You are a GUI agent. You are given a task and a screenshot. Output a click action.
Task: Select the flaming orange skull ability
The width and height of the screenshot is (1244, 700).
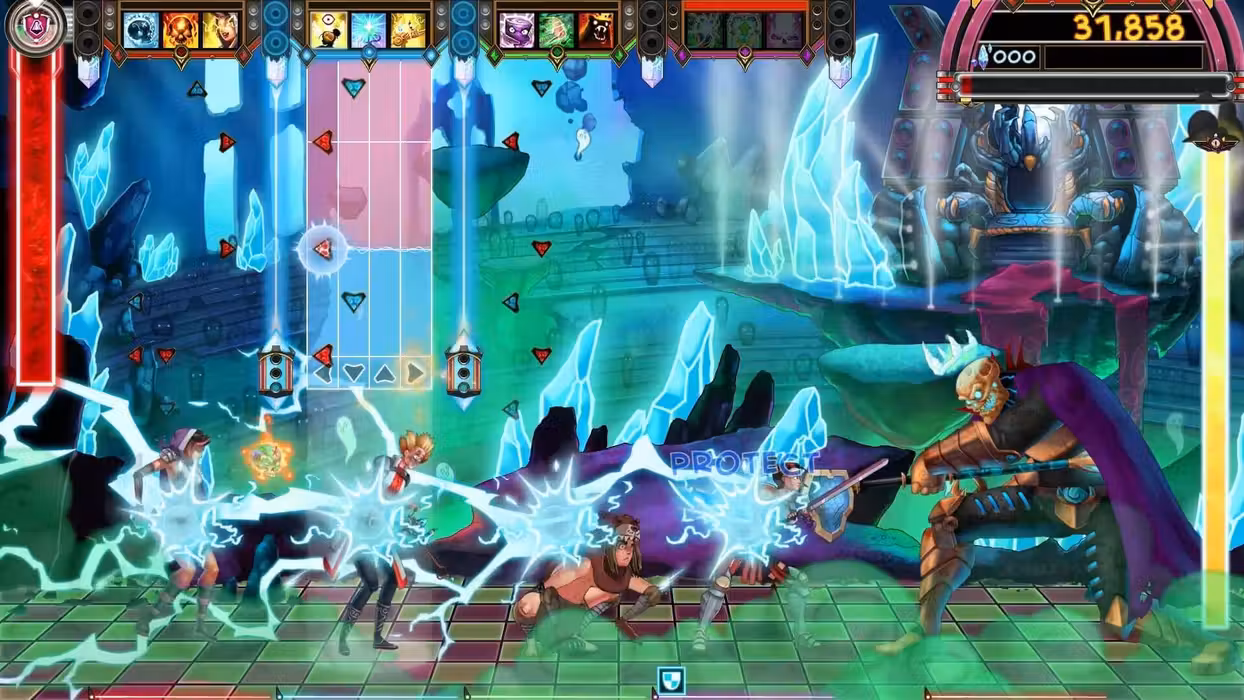point(181,30)
